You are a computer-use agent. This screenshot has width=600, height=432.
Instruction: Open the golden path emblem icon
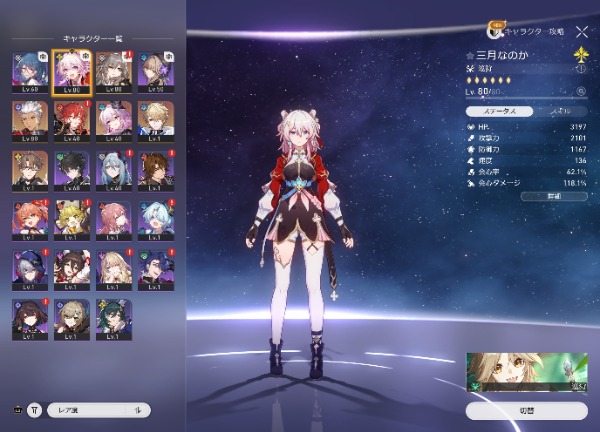tap(577, 58)
